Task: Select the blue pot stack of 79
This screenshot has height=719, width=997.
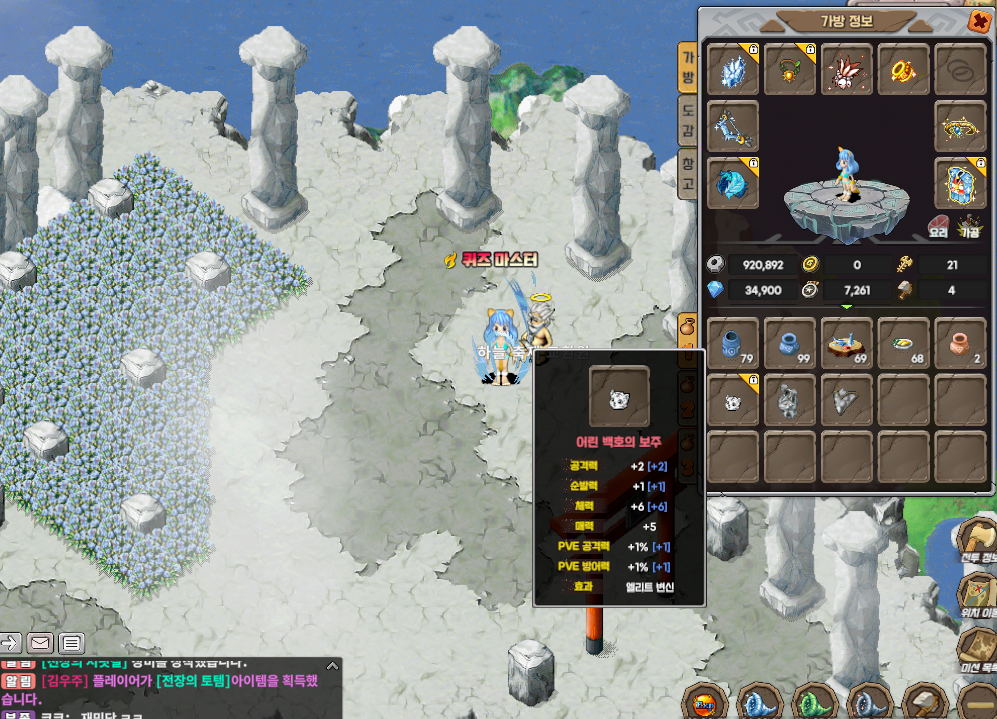Action: click(733, 343)
